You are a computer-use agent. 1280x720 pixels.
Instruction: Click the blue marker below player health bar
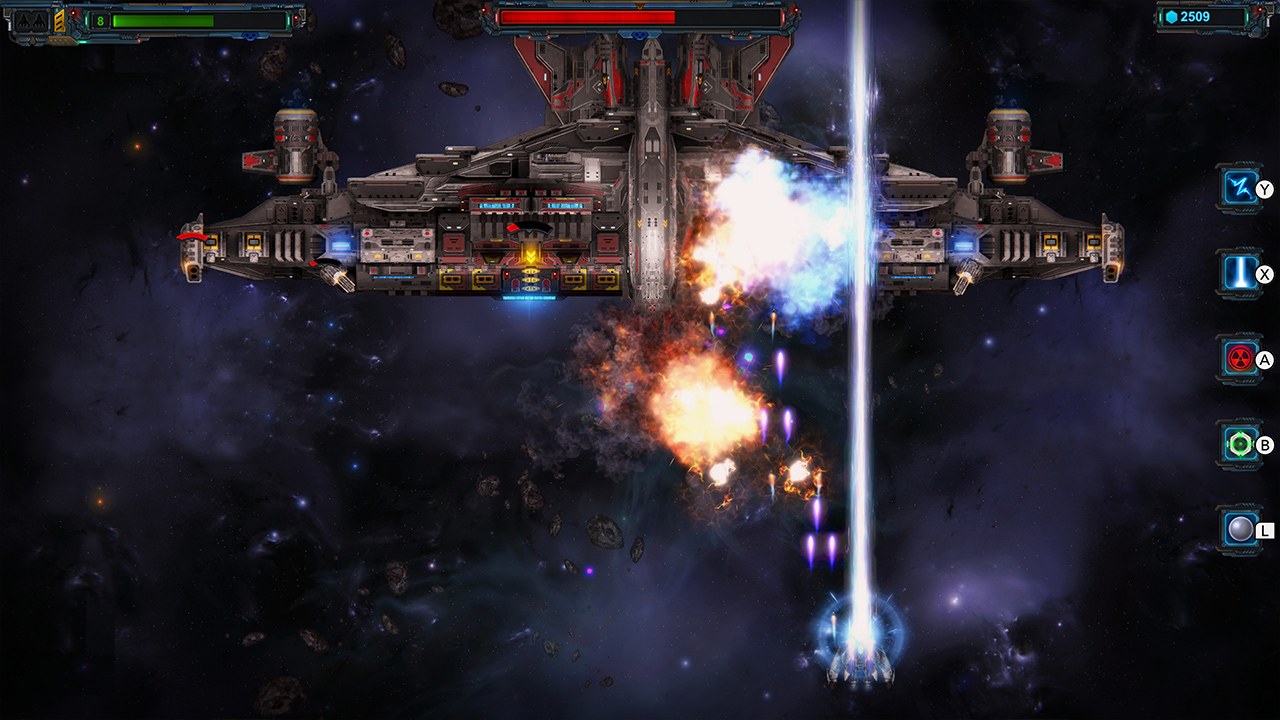(x=249, y=37)
